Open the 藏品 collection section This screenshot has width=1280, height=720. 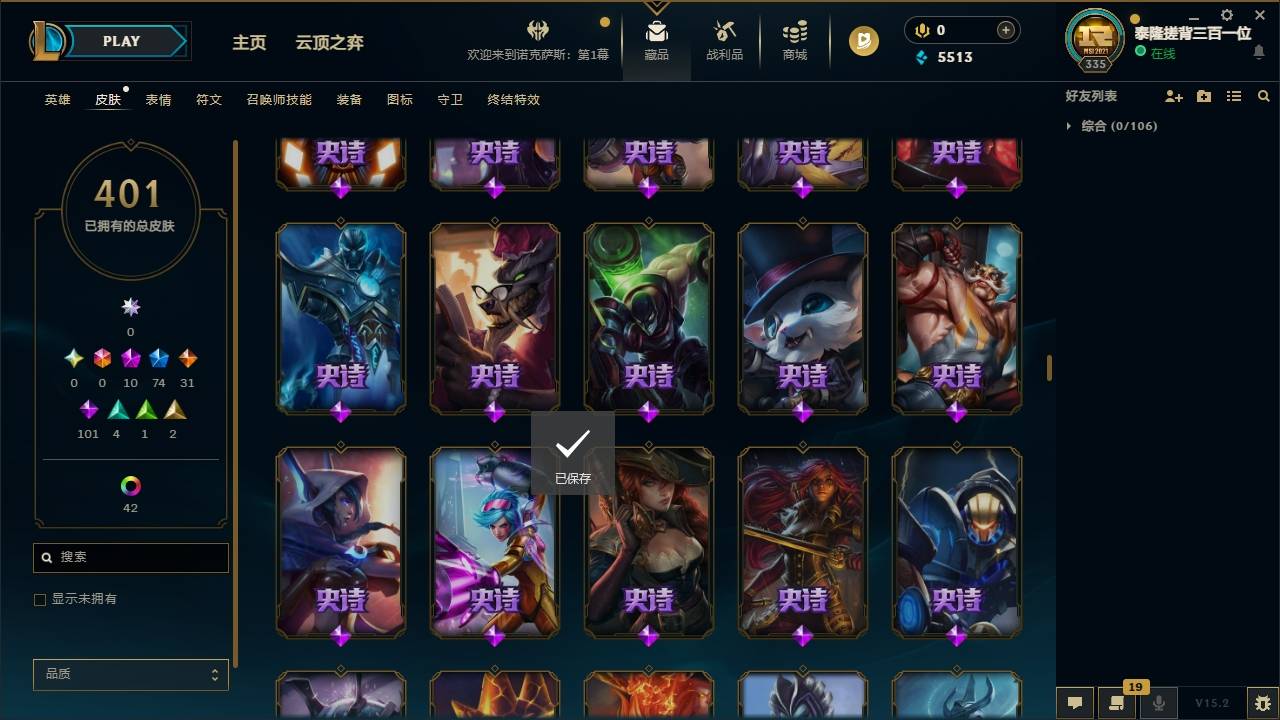pos(655,41)
